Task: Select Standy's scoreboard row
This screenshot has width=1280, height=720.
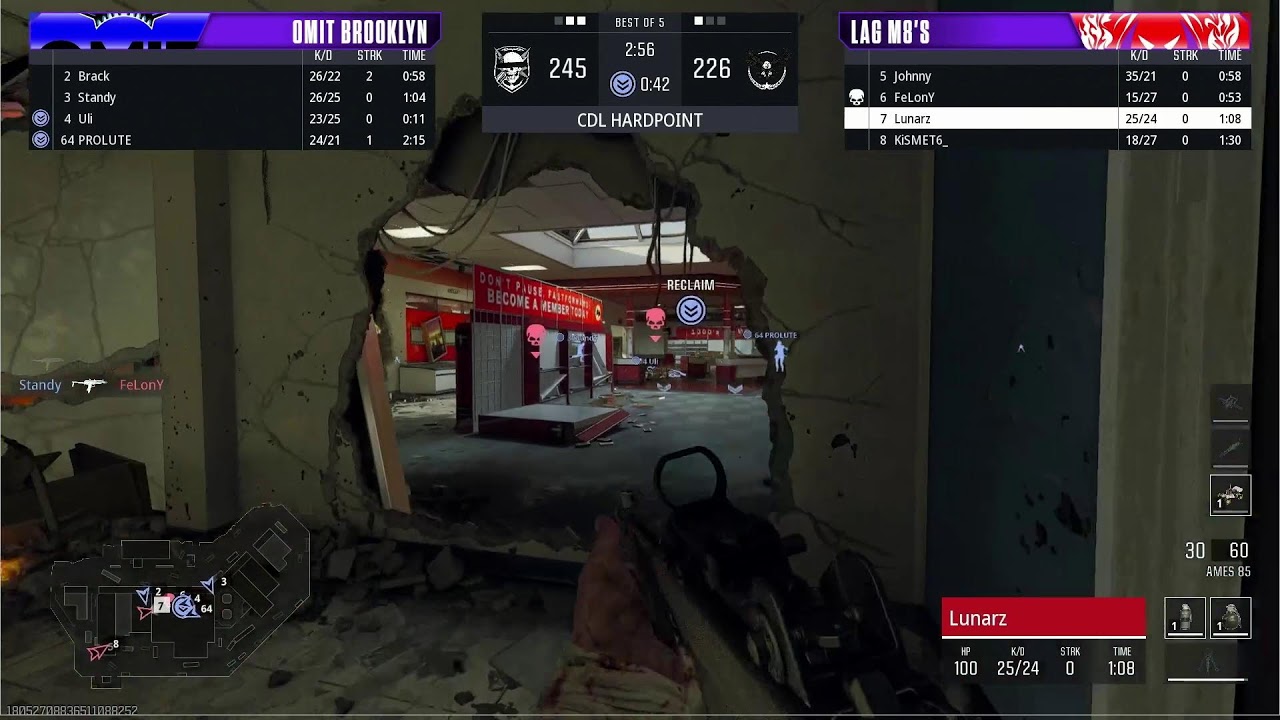Action: click(x=232, y=97)
